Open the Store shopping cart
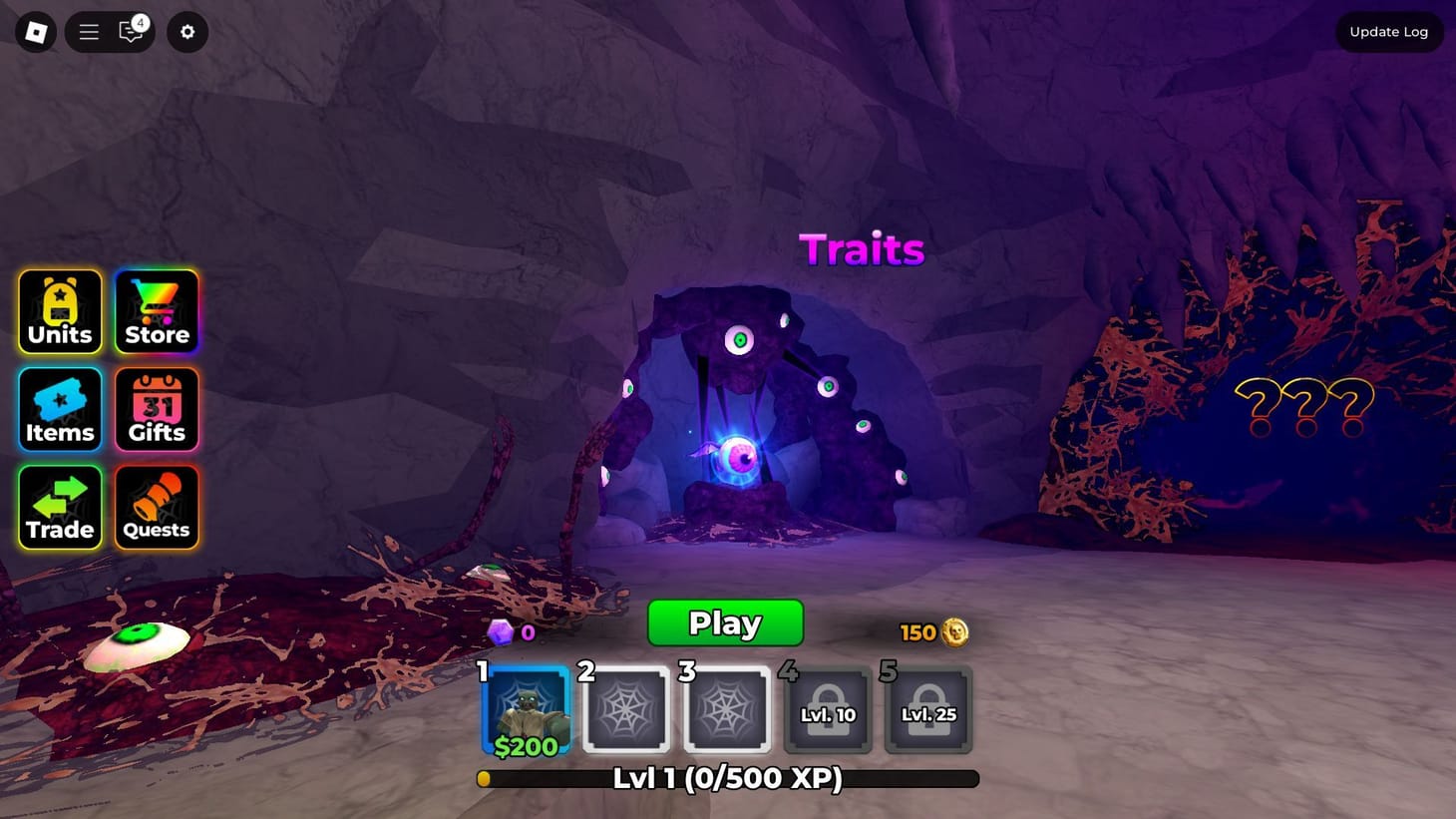Screen dimensions: 1456x819 [x=157, y=311]
